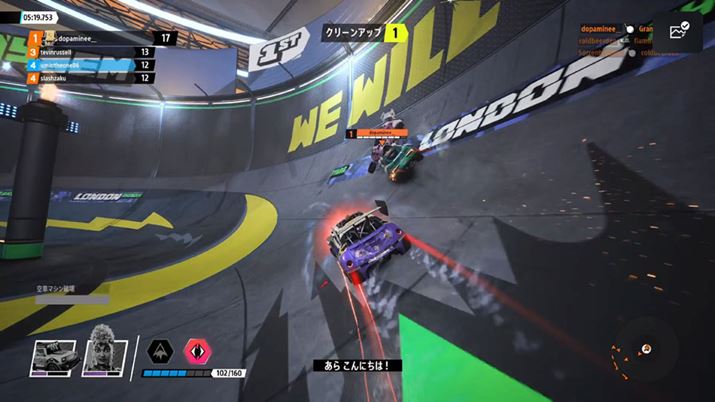Select the slashzaku leaderboard row

pos(92,78)
